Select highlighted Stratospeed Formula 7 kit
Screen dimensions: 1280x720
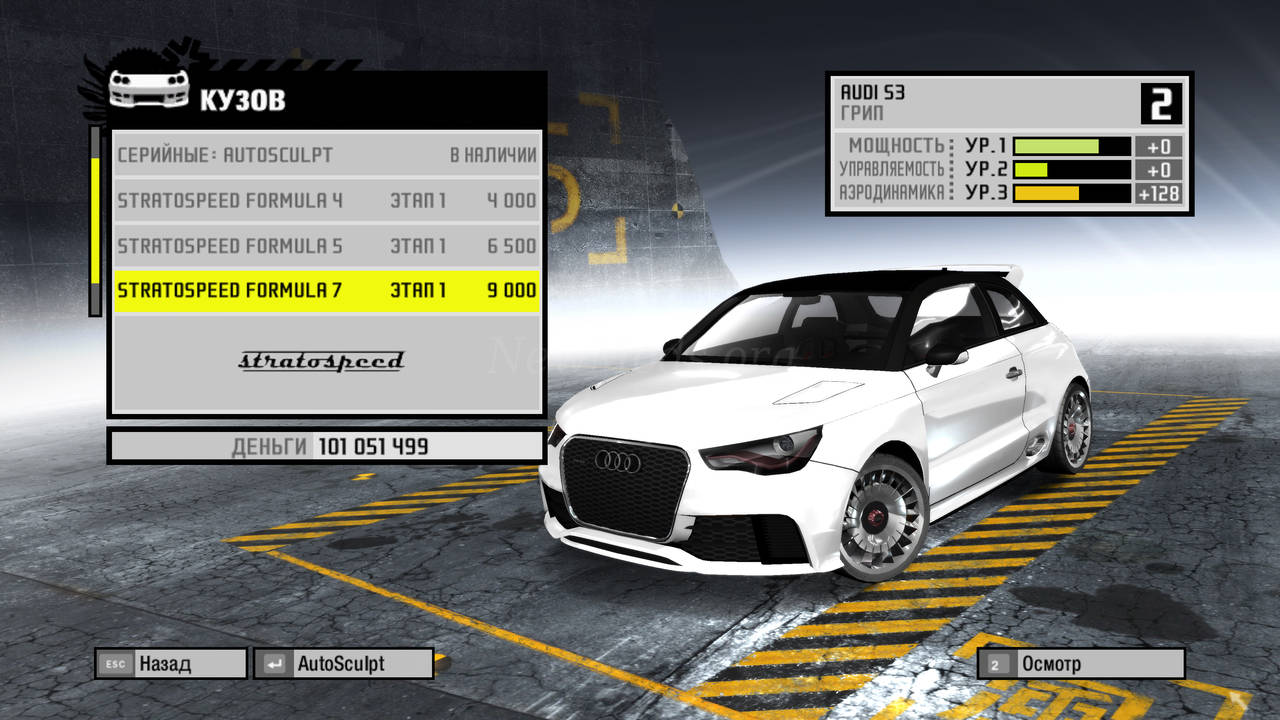(327, 290)
